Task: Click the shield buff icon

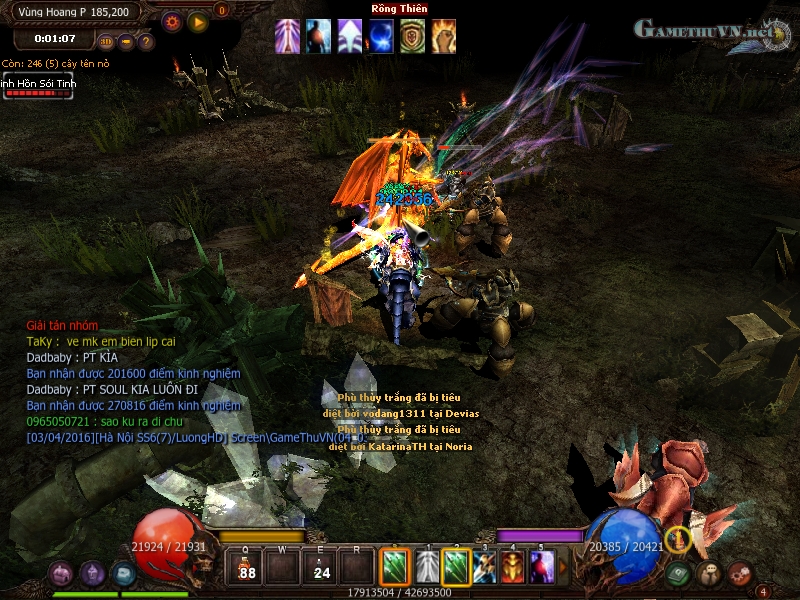Action: click(x=412, y=36)
